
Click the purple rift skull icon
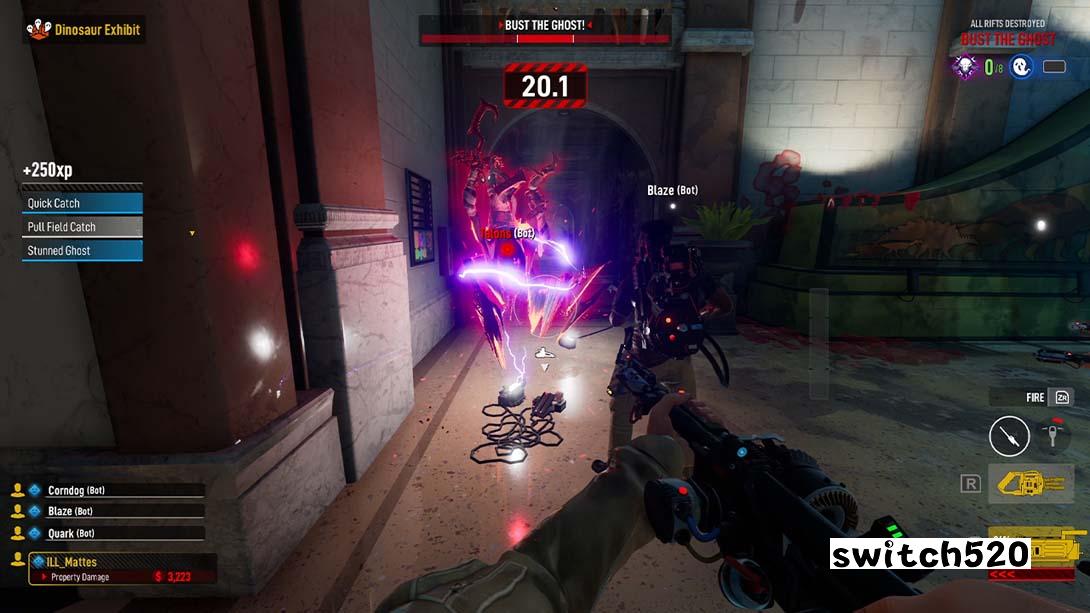click(x=965, y=67)
